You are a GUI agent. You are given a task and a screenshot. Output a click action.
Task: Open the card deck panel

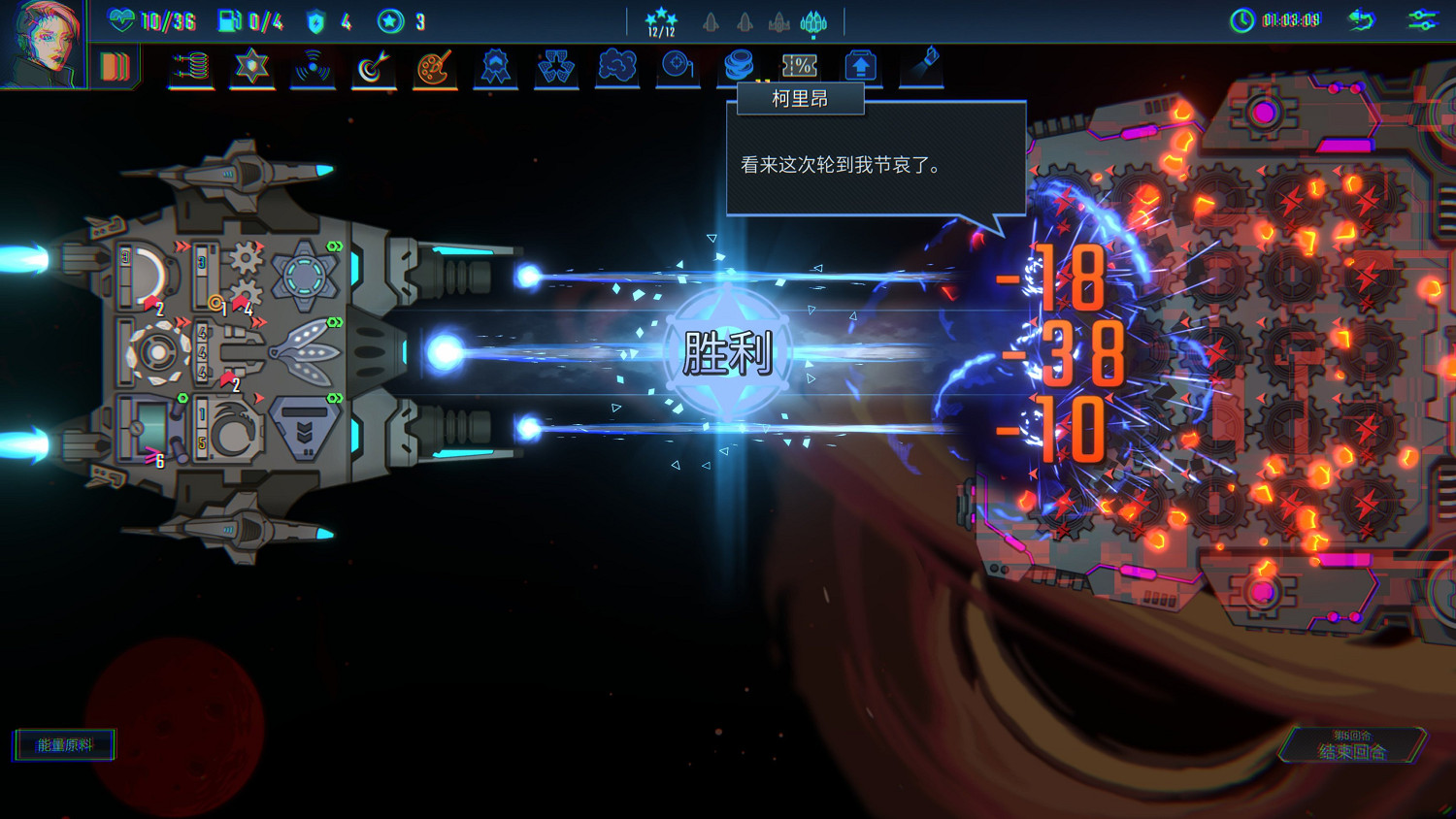coord(115,66)
